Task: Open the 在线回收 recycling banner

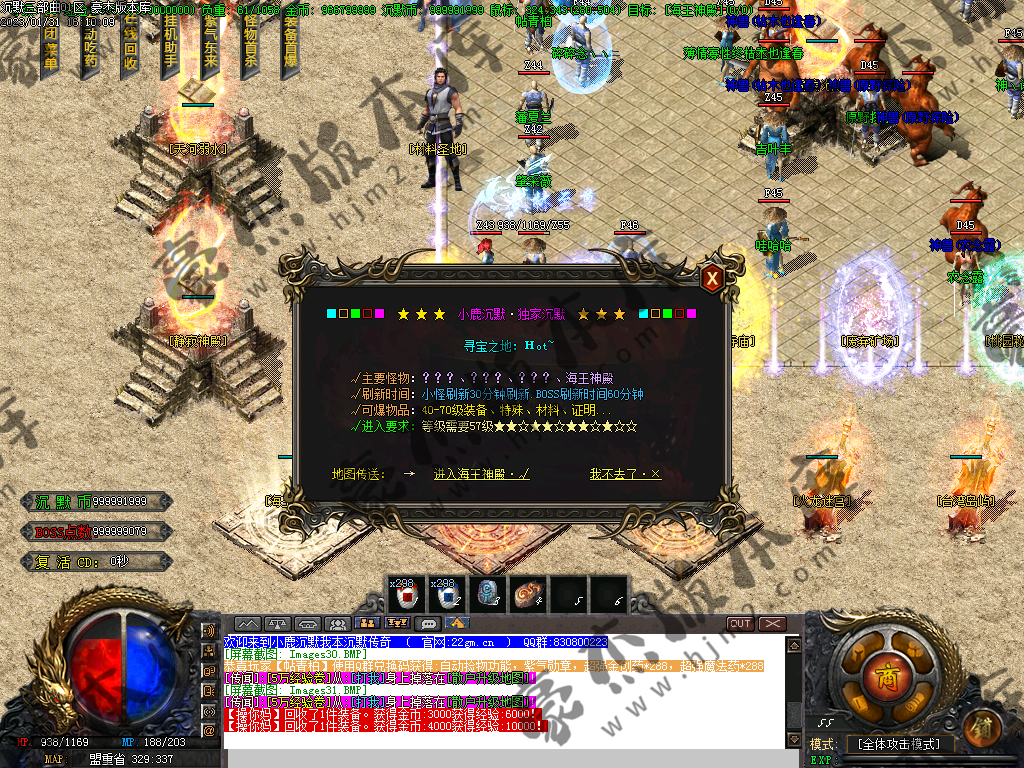Action: (130, 48)
